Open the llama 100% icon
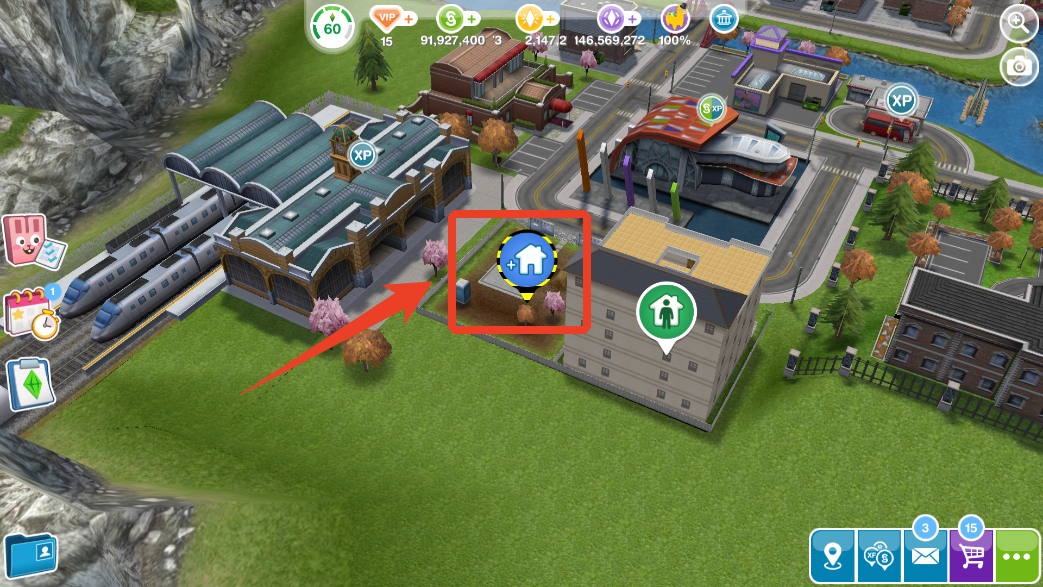The height and width of the screenshot is (587, 1043). click(675, 19)
